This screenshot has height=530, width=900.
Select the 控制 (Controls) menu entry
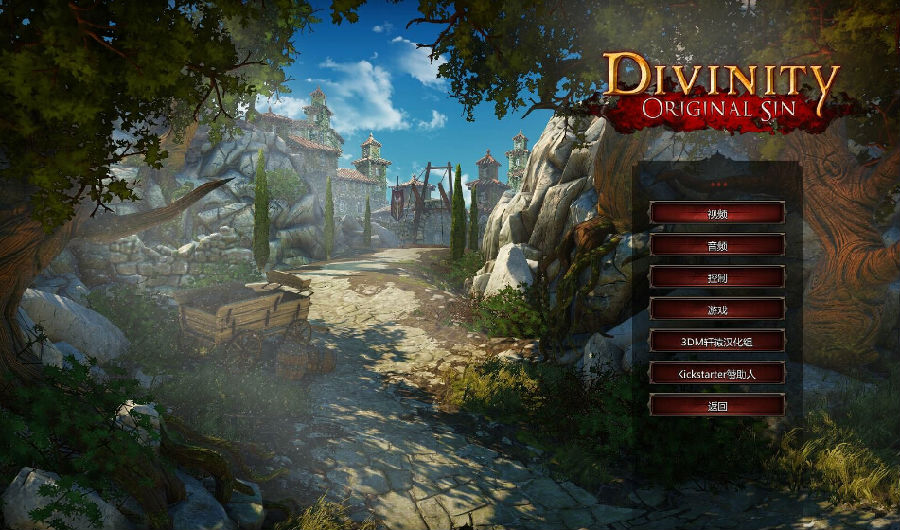coord(717,277)
